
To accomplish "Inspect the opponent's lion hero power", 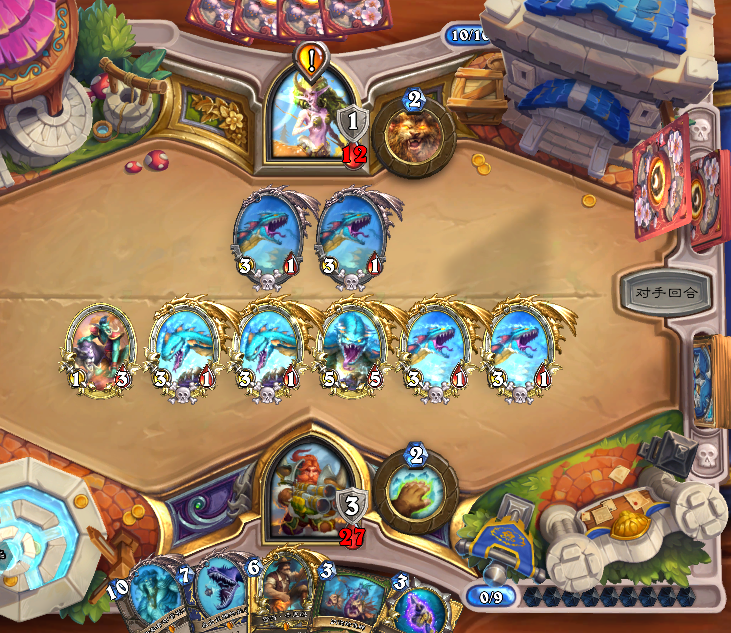I will click(x=413, y=135).
